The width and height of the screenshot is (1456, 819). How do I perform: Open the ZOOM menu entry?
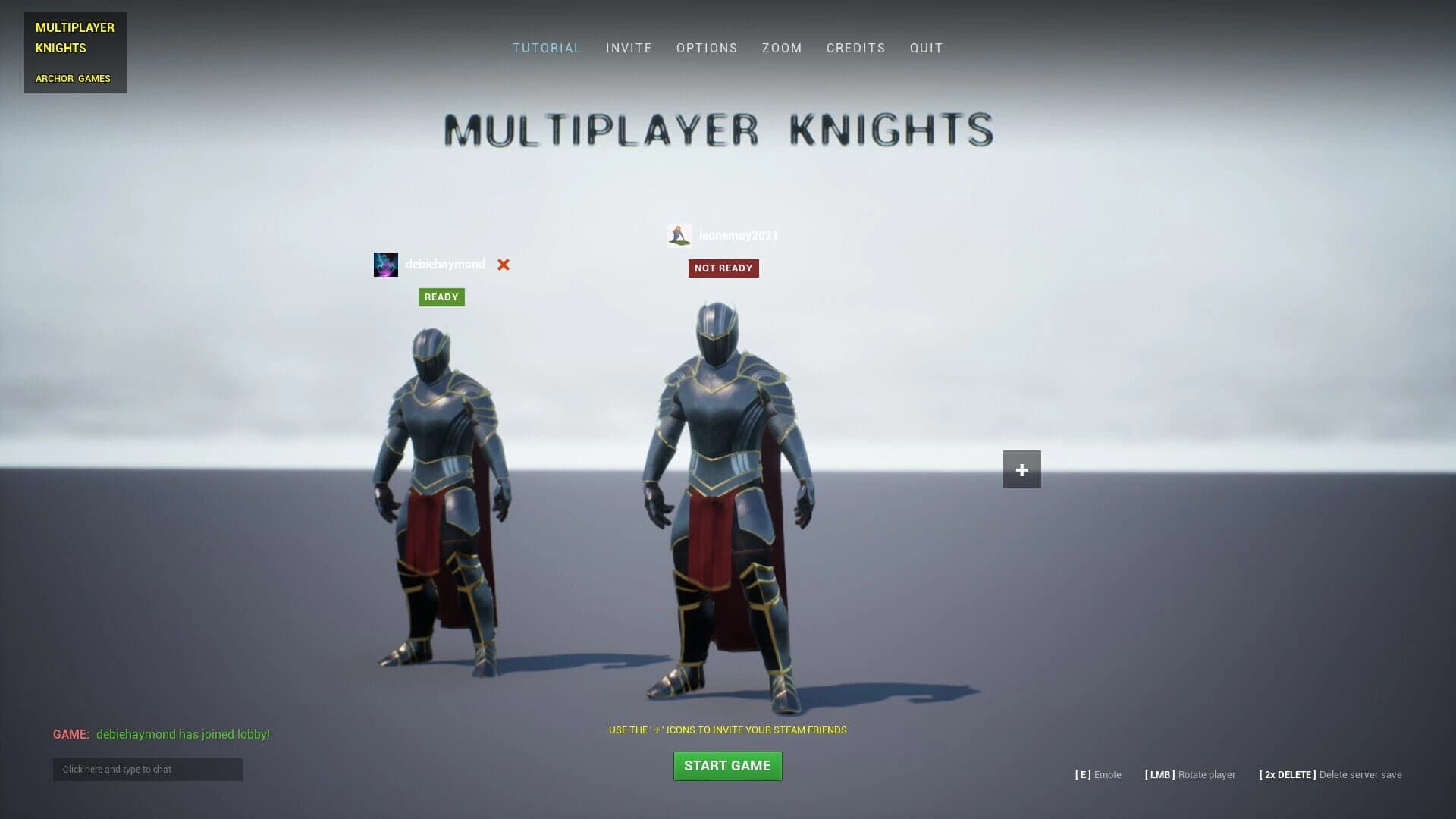[x=781, y=48]
